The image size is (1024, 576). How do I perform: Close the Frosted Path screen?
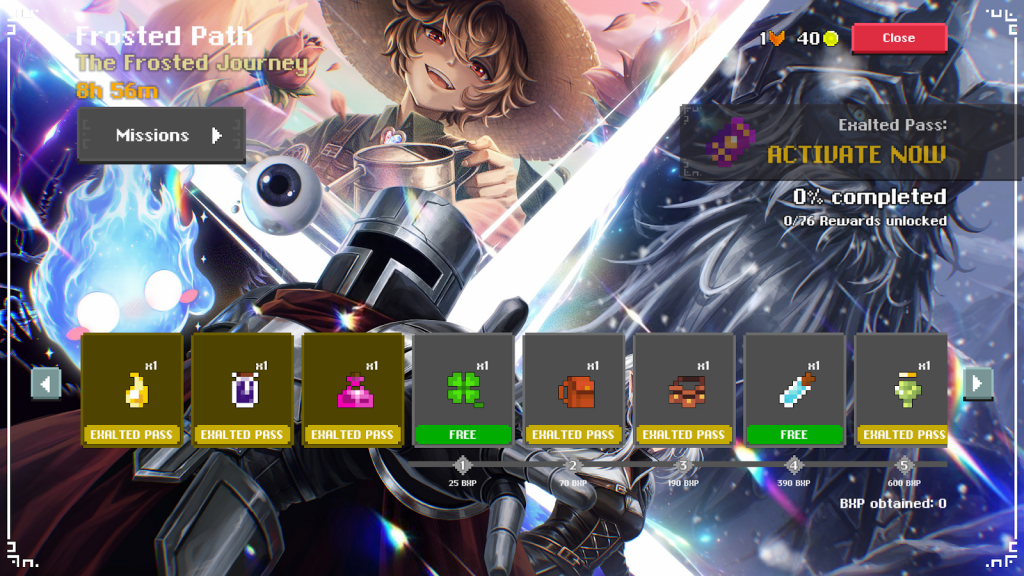point(898,38)
